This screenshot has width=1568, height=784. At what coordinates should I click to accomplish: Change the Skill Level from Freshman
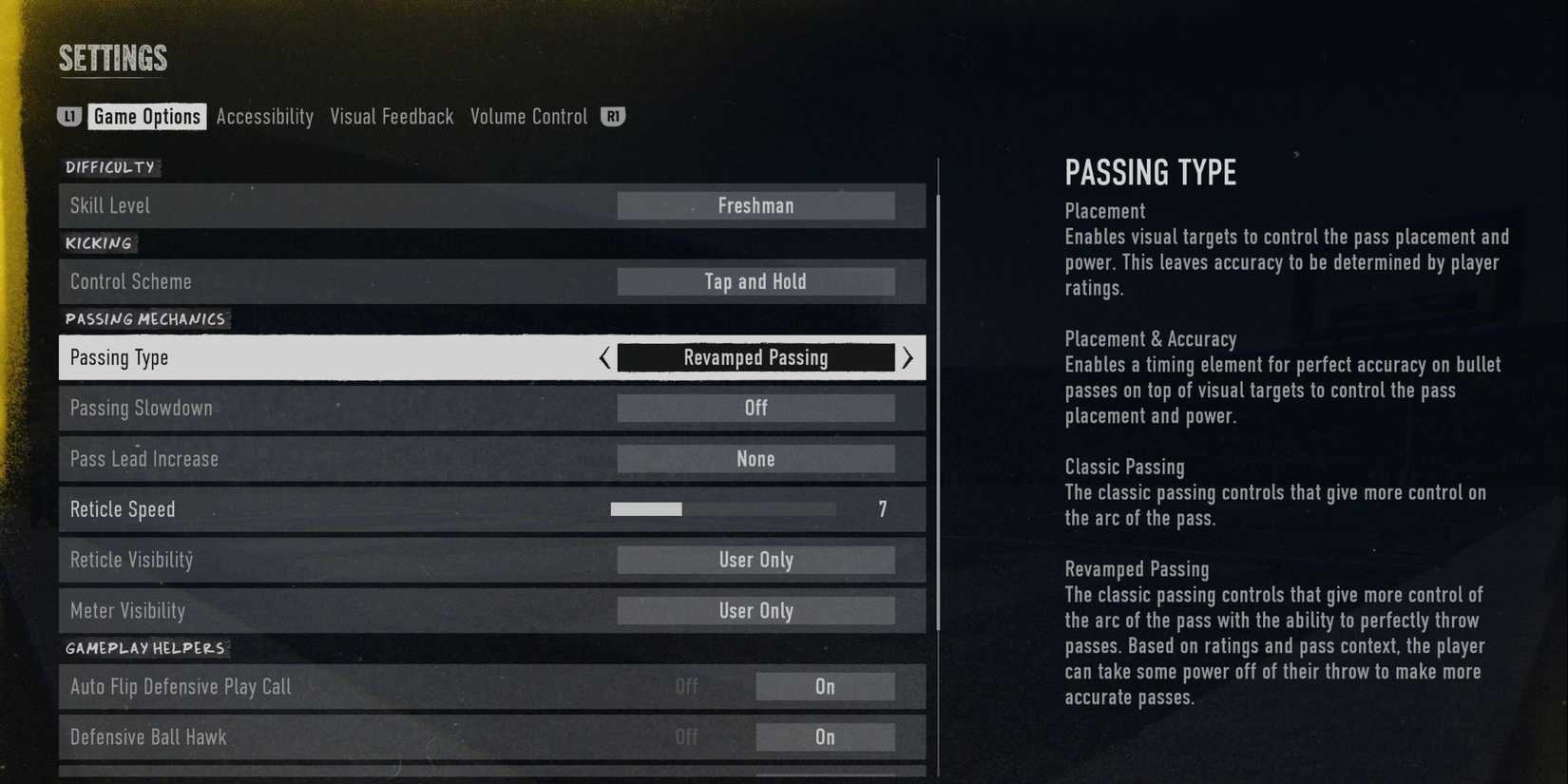[x=755, y=205]
